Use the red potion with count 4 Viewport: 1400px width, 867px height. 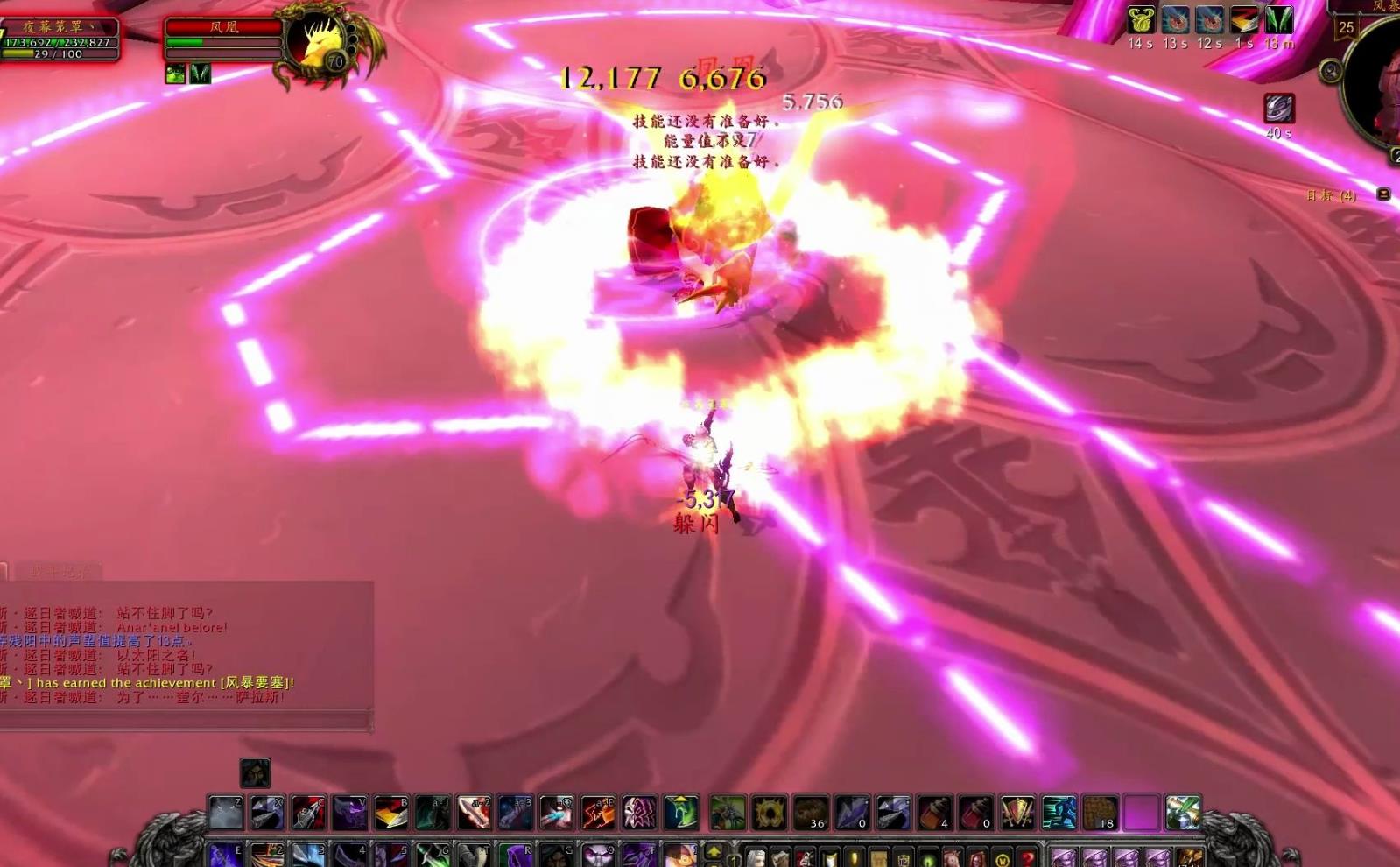[934, 813]
